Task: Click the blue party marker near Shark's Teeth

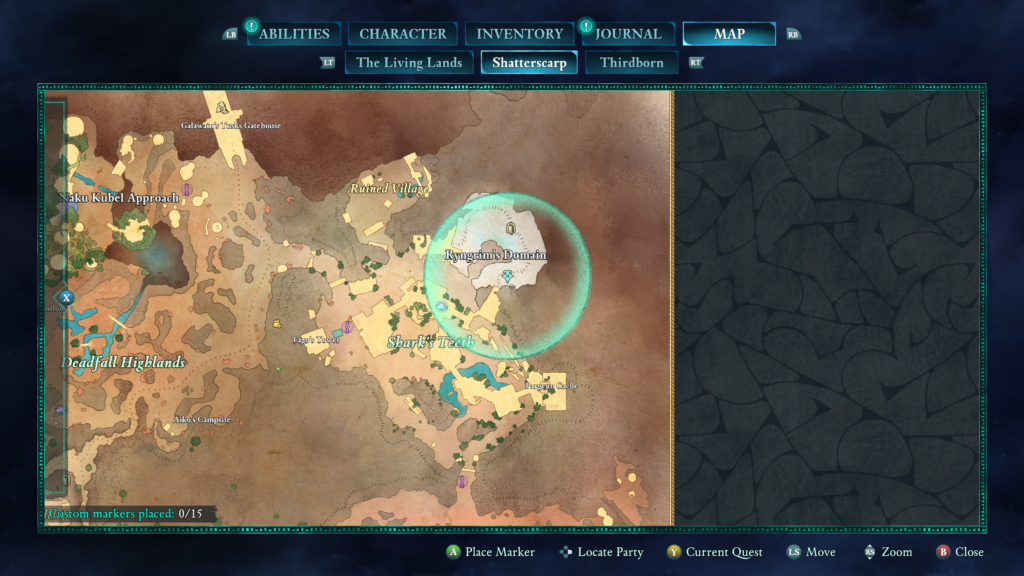Action: 440,306
